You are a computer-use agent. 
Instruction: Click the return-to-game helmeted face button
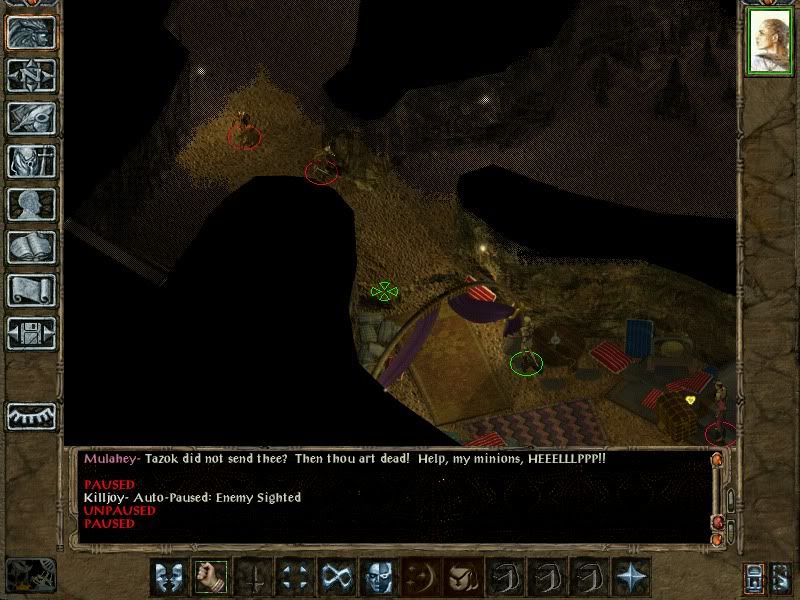(x=32, y=33)
